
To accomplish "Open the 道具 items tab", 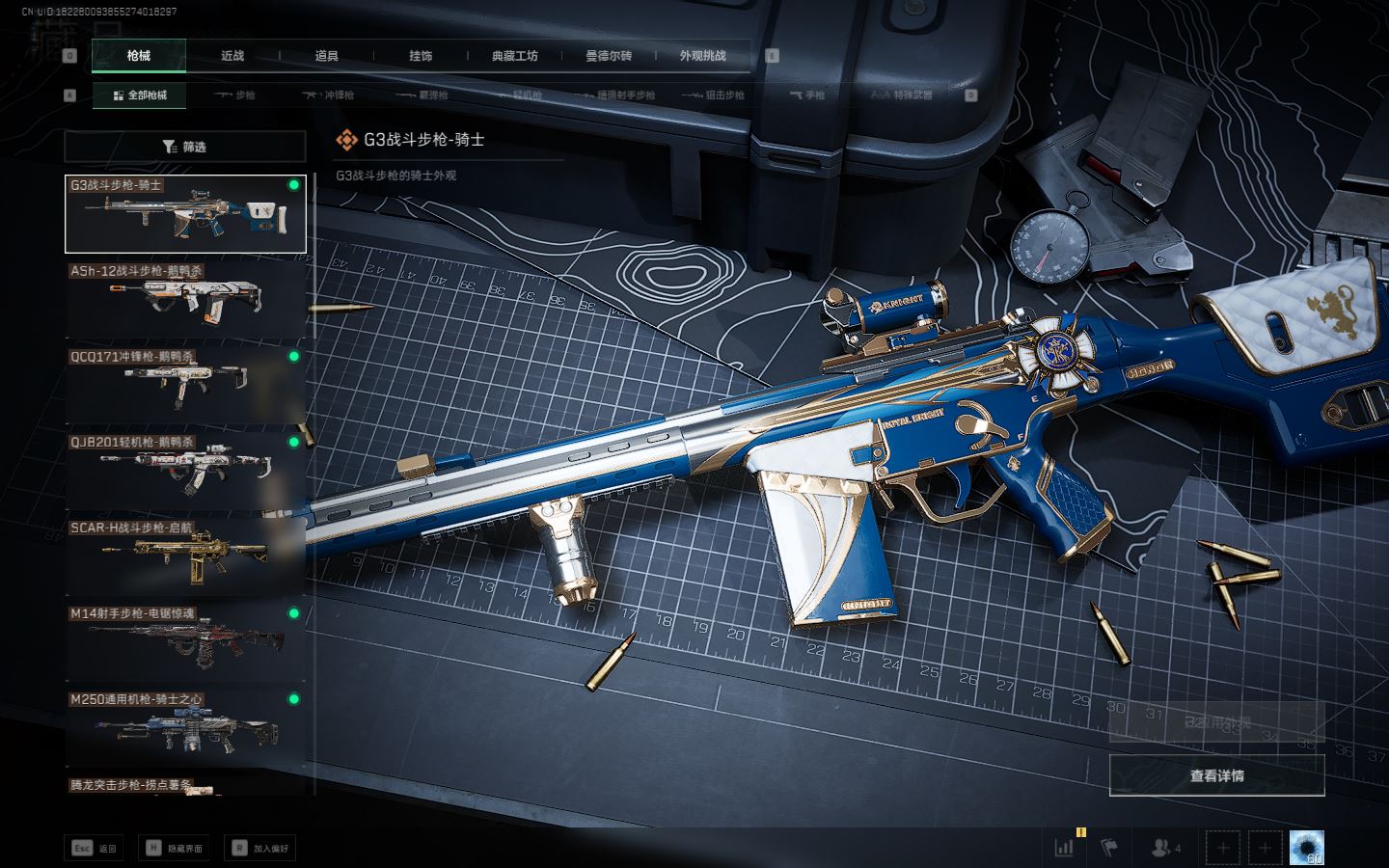I will coord(327,56).
